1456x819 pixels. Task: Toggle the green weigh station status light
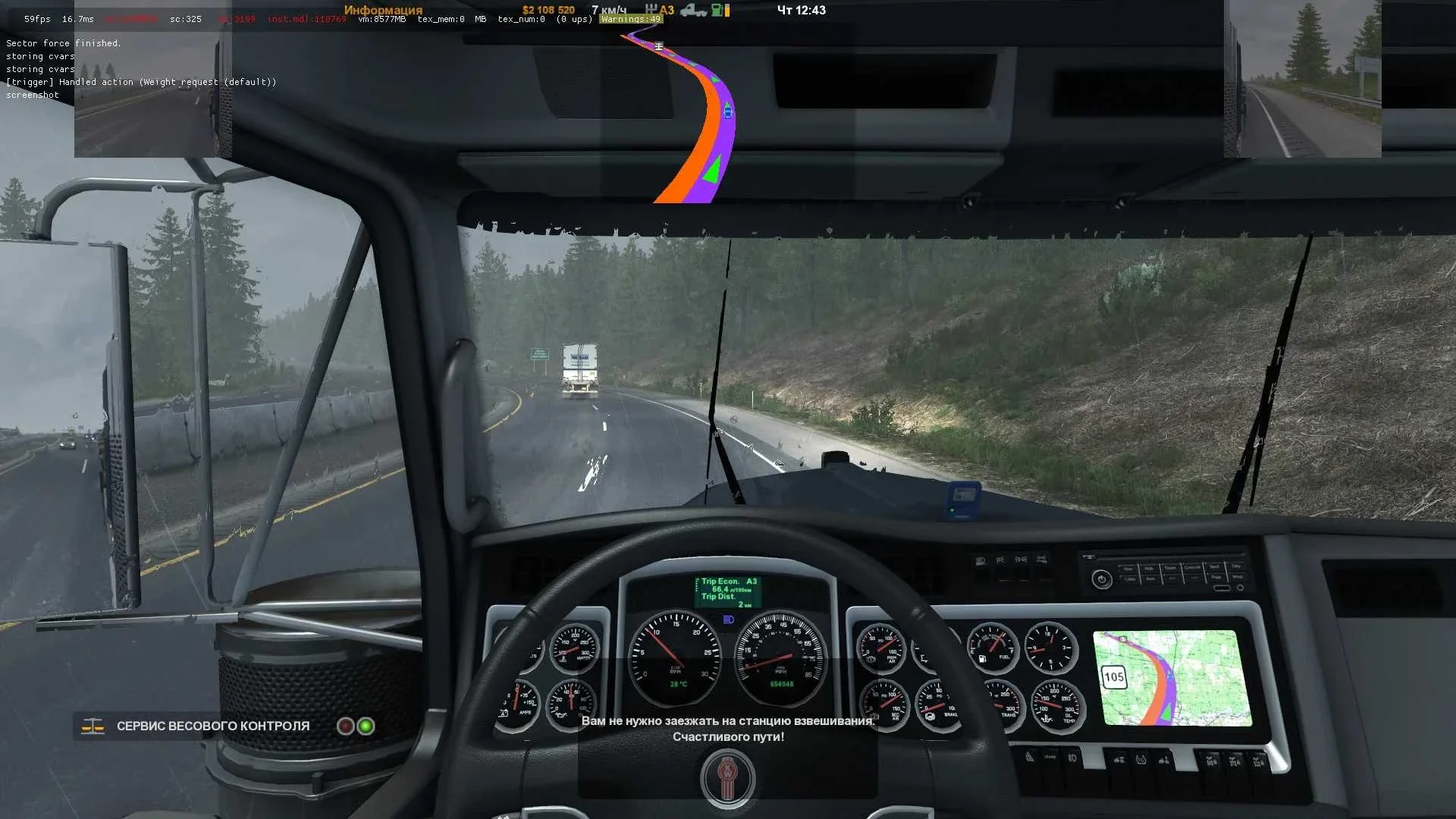click(x=368, y=726)
